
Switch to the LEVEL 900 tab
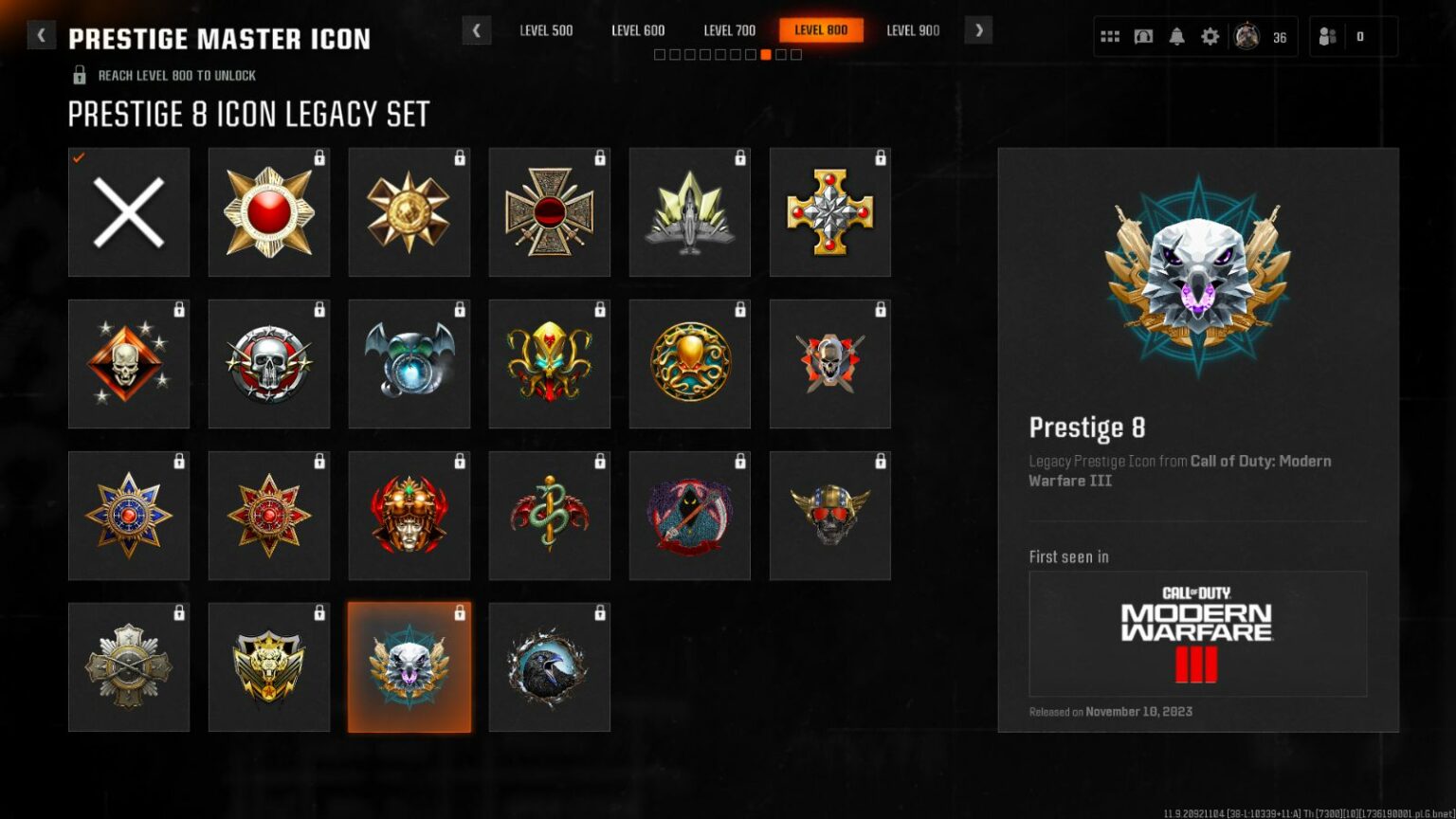[913, 30]
